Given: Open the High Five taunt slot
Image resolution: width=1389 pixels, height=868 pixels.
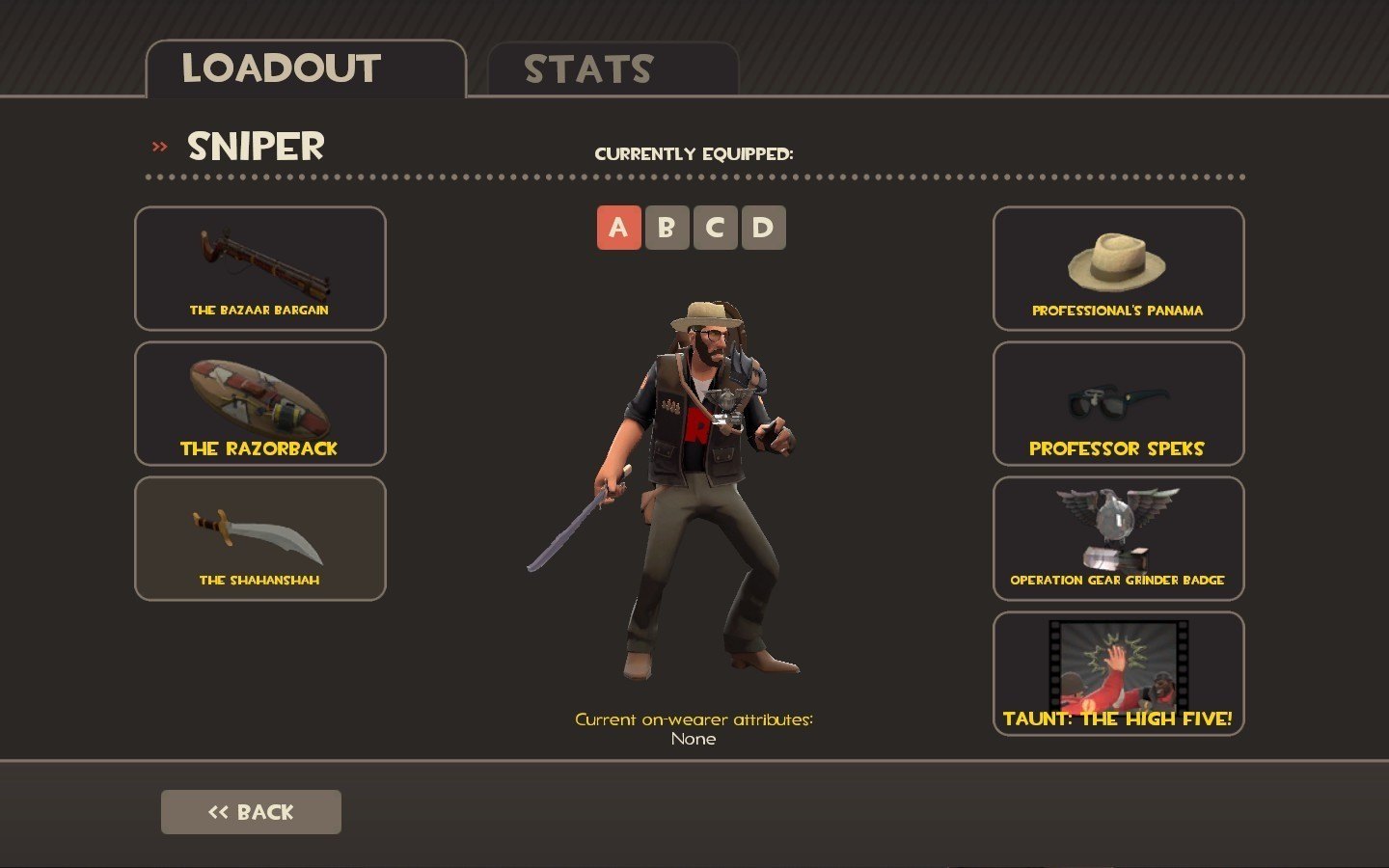Looking at the screenshot, I should point(1118,674).
